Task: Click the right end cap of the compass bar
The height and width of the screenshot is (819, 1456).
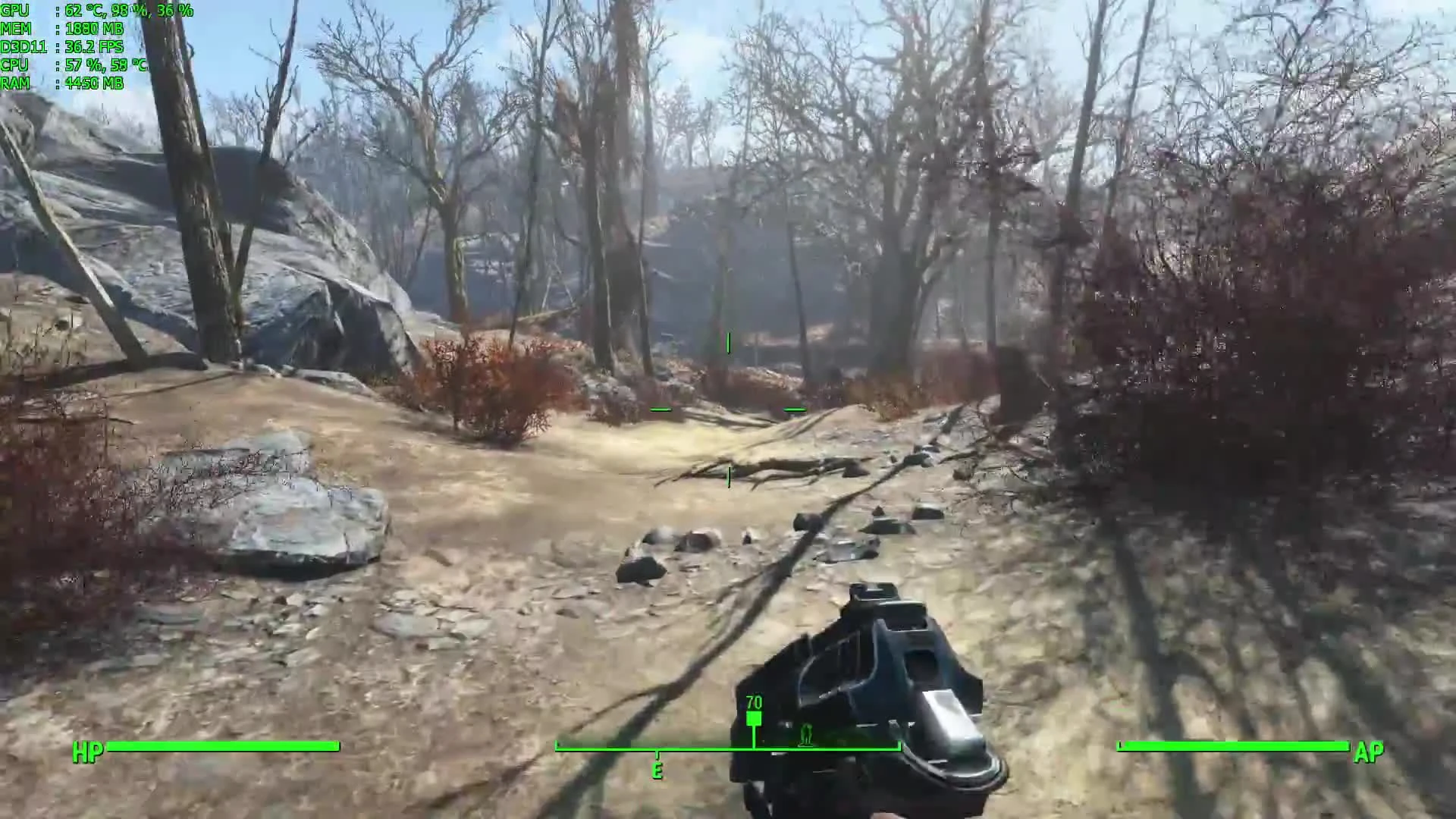Action: click(899, 745)
